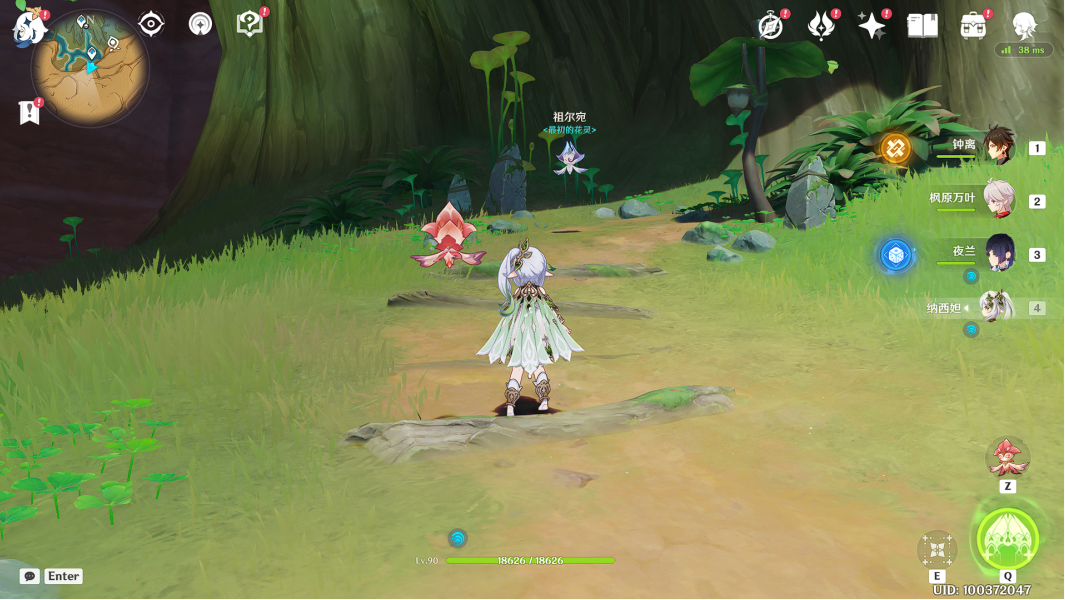Toggle the eye-shaped elemental sight icon
The width and height of the screenshot is (1065, 600).
(x=151, y=24)
